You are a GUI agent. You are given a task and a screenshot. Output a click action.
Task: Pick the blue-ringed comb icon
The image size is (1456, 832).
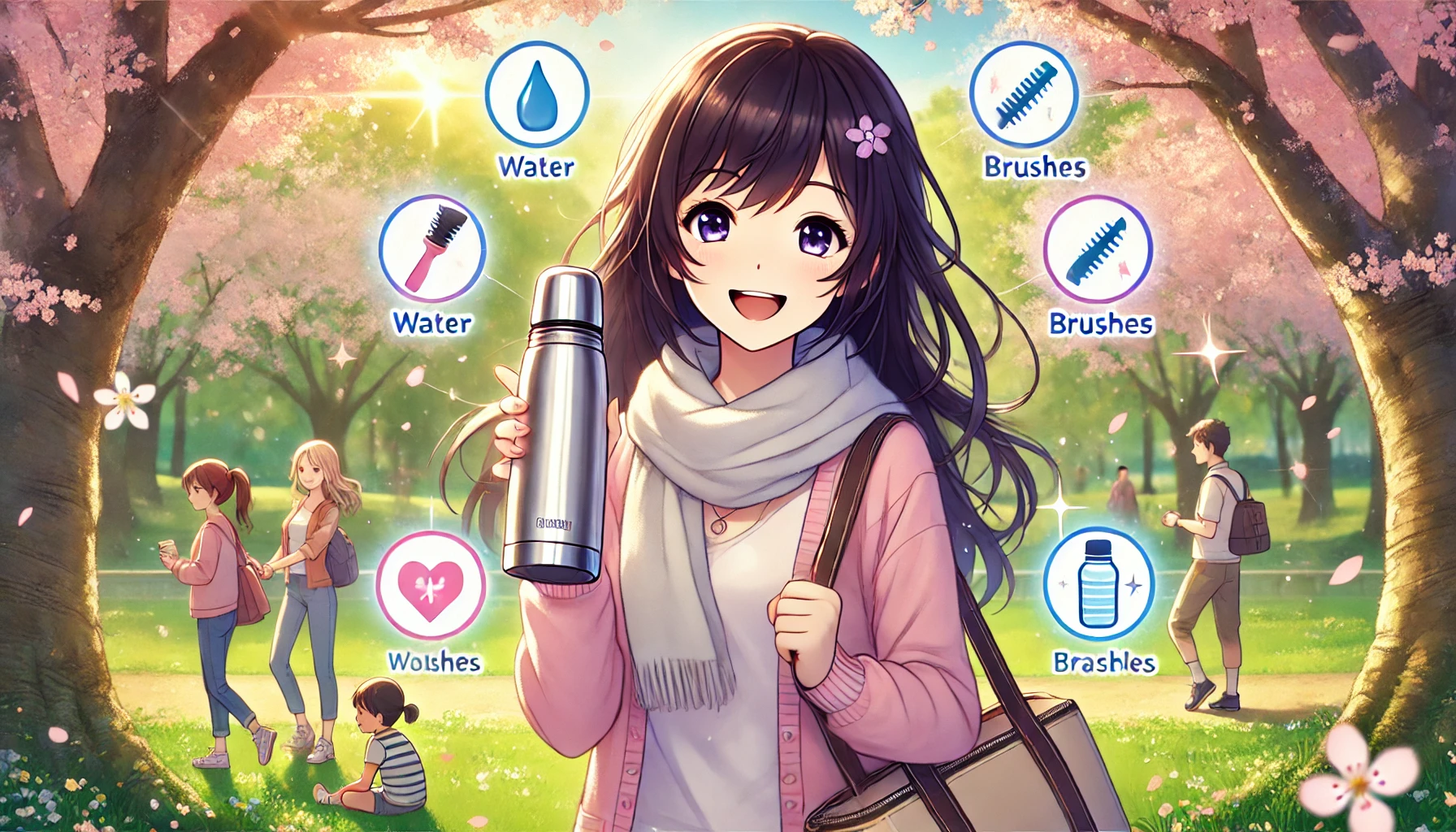pos(1024,93)
